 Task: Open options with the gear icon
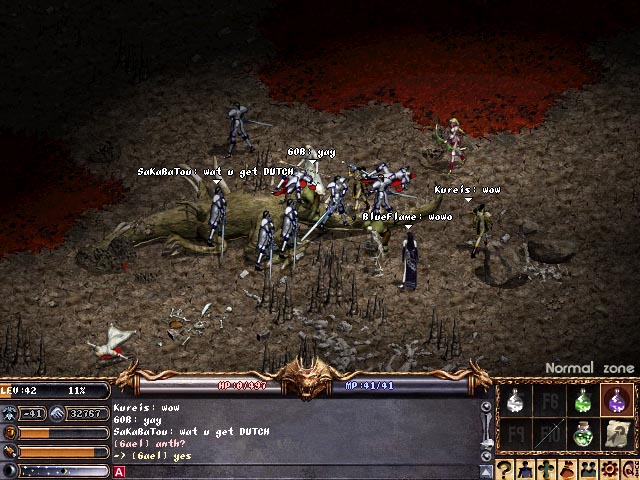point(607,470)
